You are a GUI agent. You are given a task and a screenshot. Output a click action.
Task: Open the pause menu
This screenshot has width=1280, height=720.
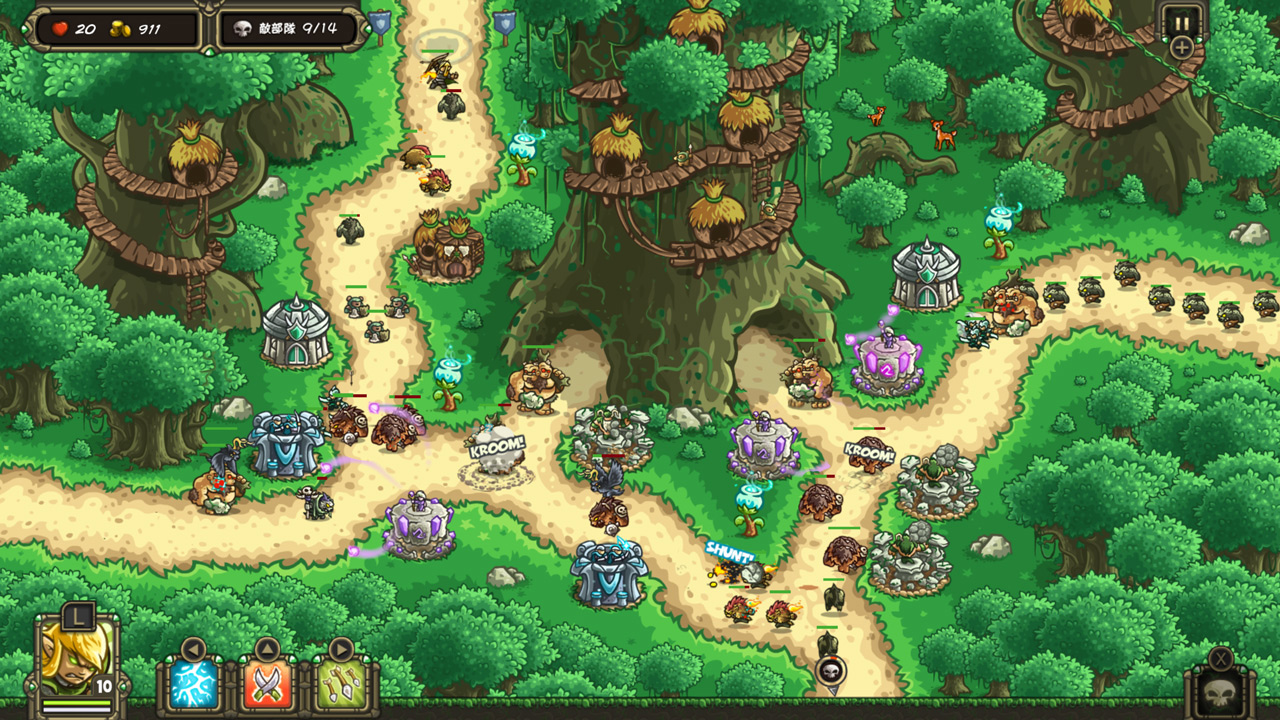click(1181, 18)
